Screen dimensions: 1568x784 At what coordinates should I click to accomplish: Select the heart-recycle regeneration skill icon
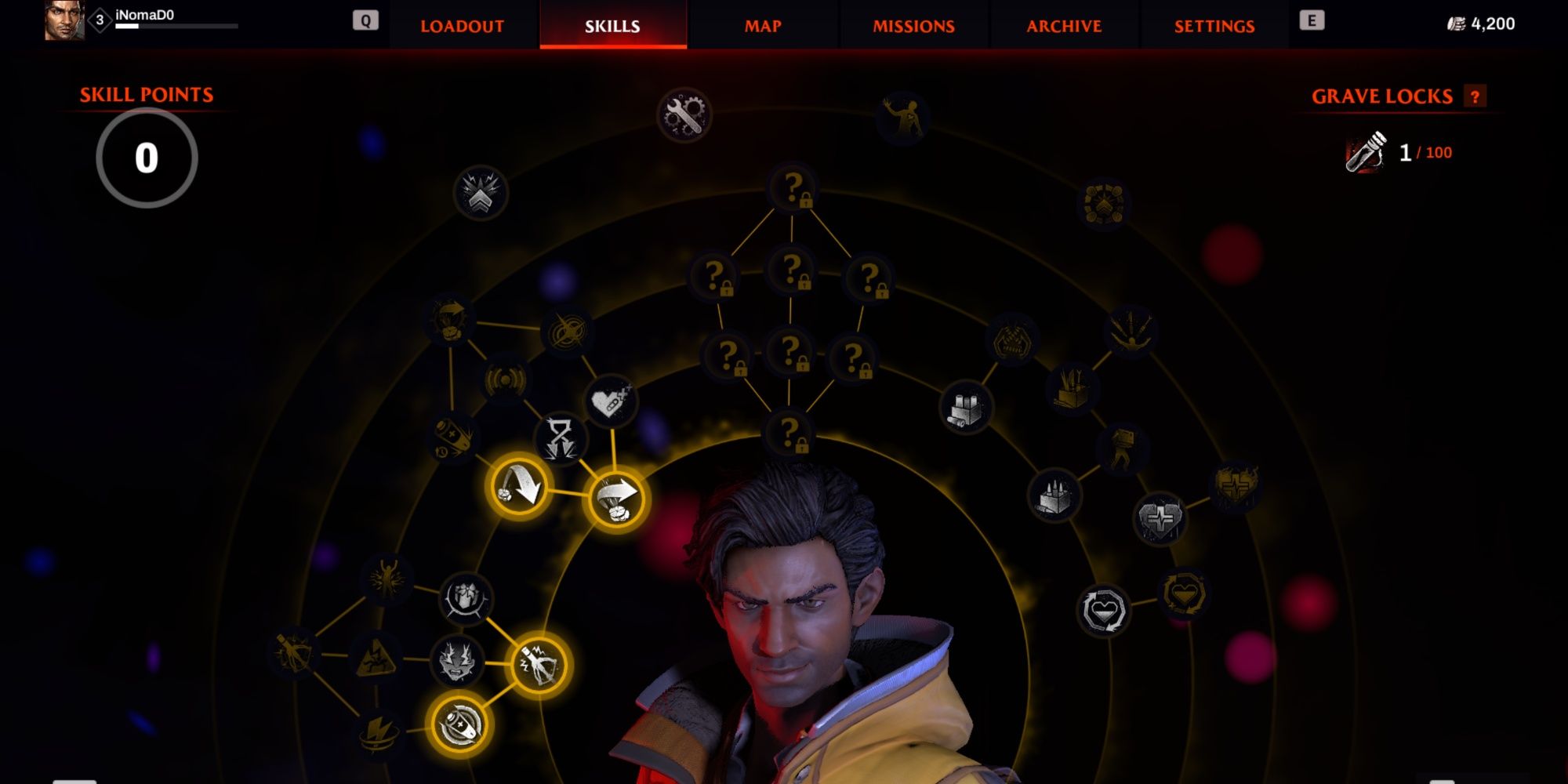[x=1104, y=611]
